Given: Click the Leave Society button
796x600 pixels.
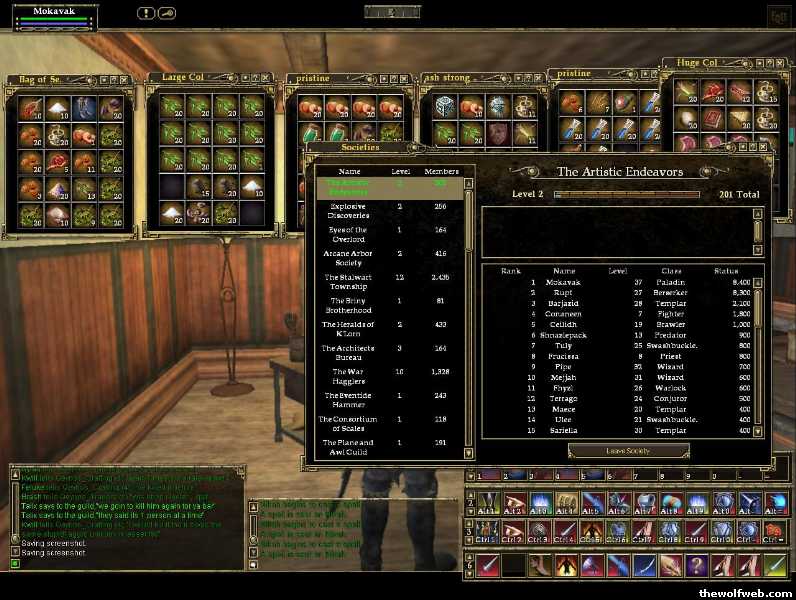Looking at the screenshot, I should click(x=628, y=451).
